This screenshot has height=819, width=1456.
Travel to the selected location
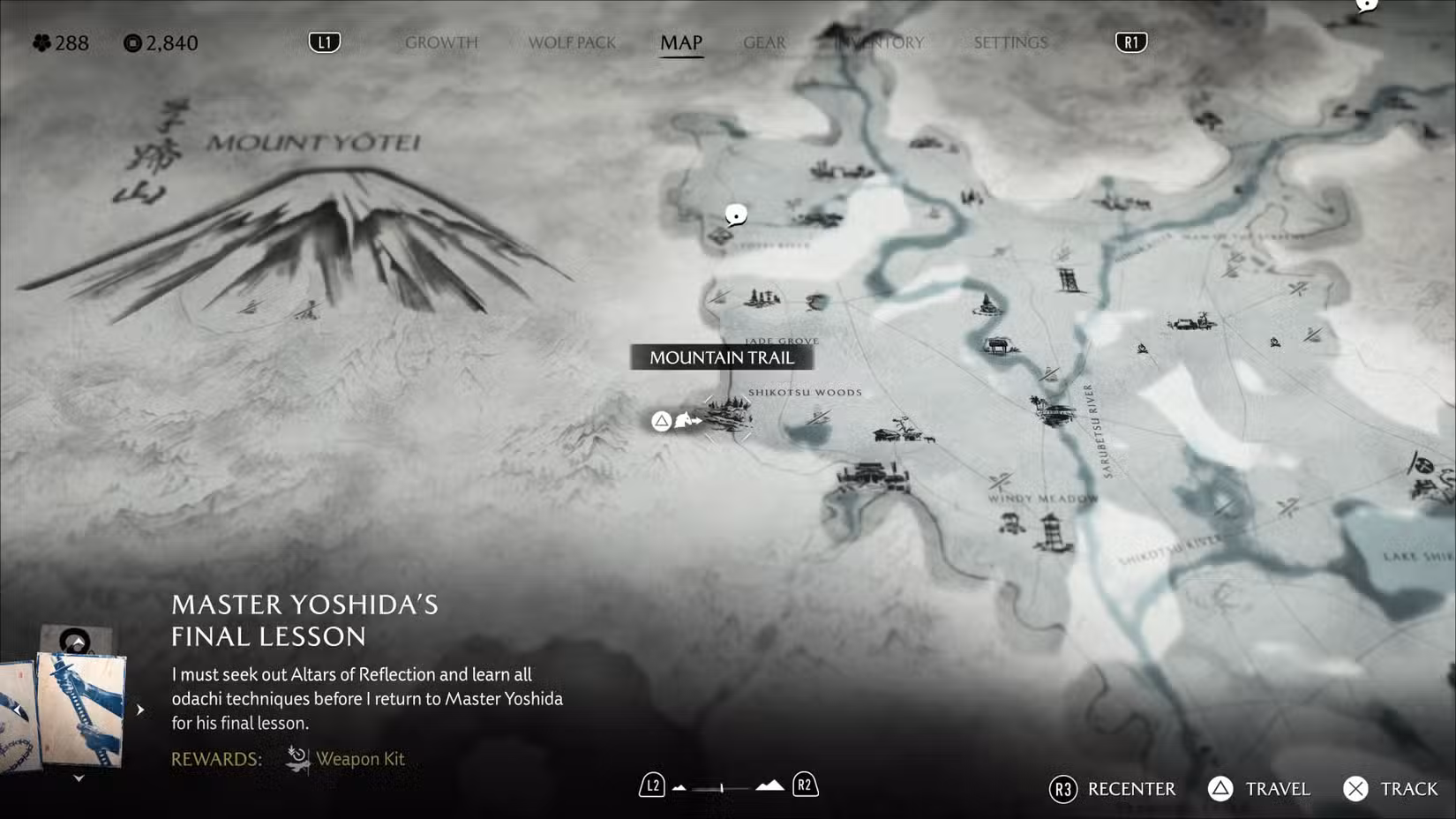click(x=1259, y=789)
